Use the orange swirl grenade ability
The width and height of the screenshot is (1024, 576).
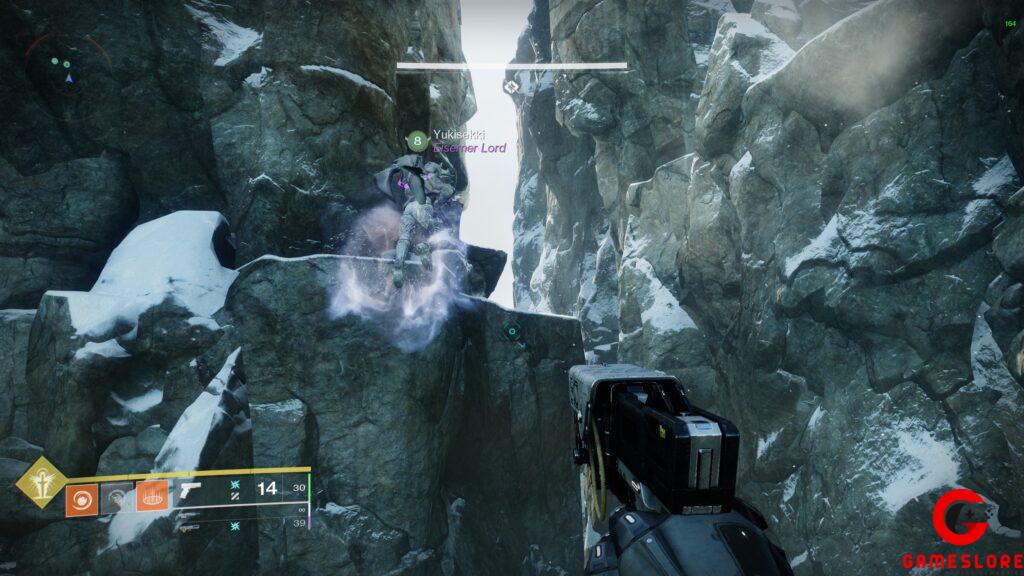[x=81, y=499]
